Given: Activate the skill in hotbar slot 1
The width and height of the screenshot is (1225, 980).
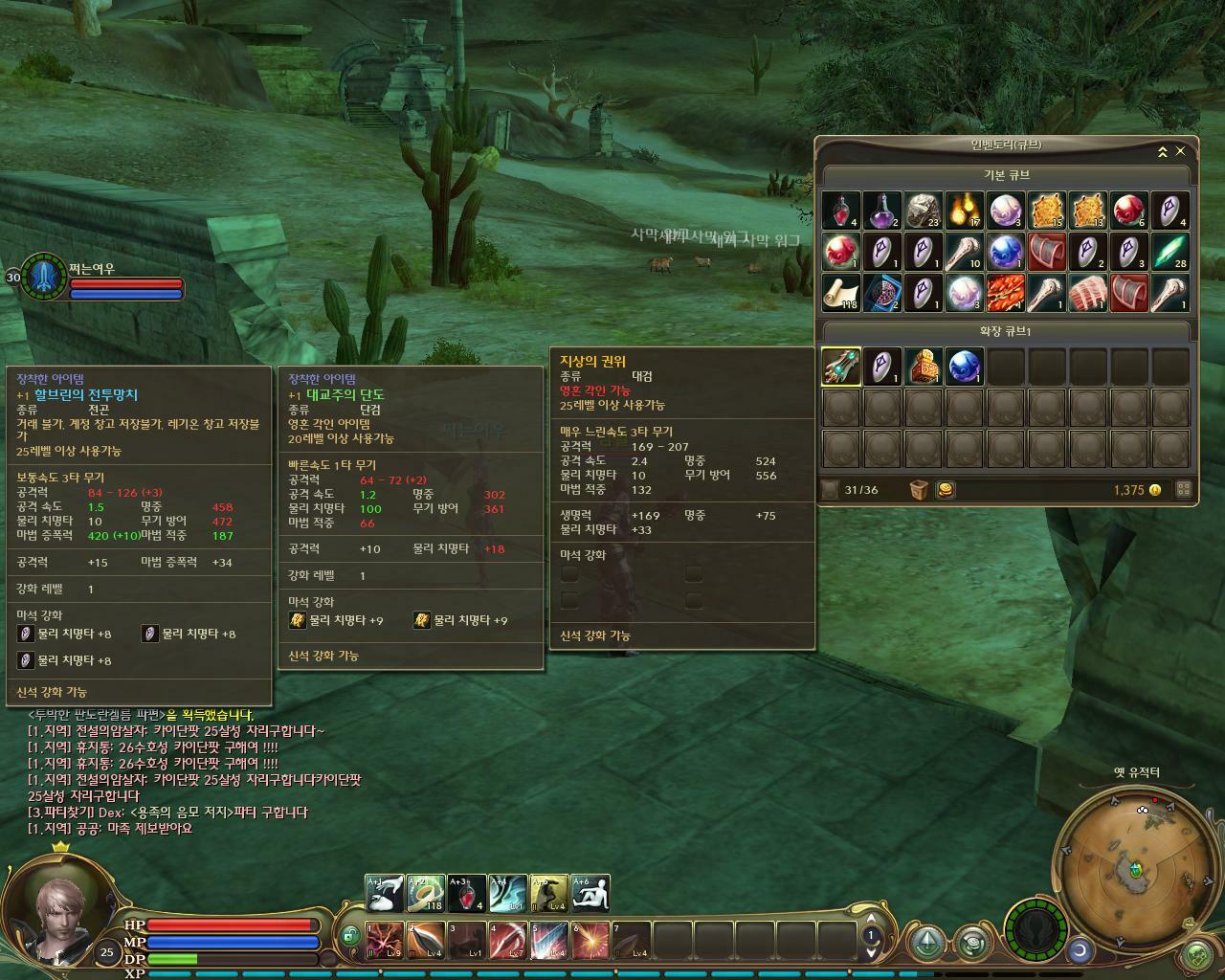Looking at the screenshot, I should (x=385, y=940).
